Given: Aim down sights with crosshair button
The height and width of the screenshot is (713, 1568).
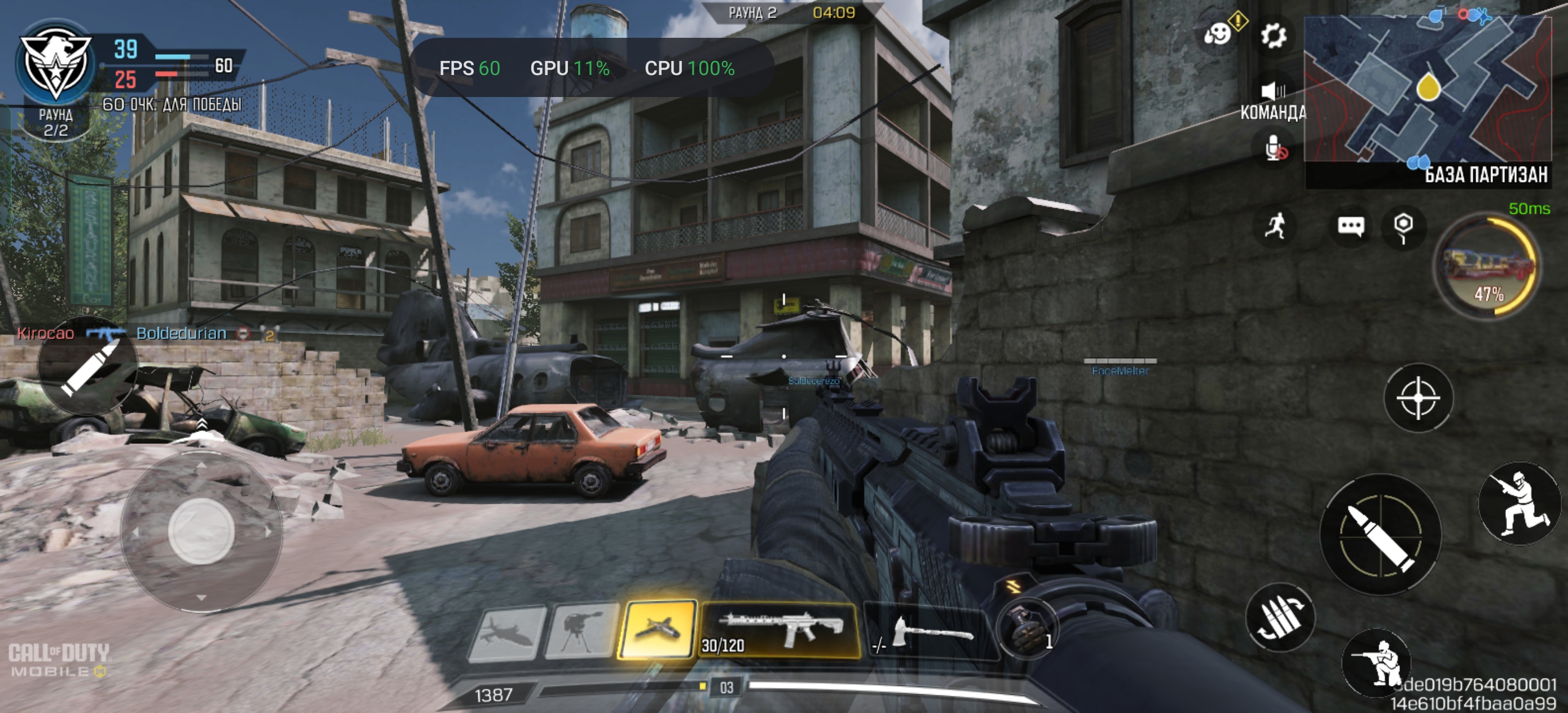Looking at the screenshot, I should 1417,398.
